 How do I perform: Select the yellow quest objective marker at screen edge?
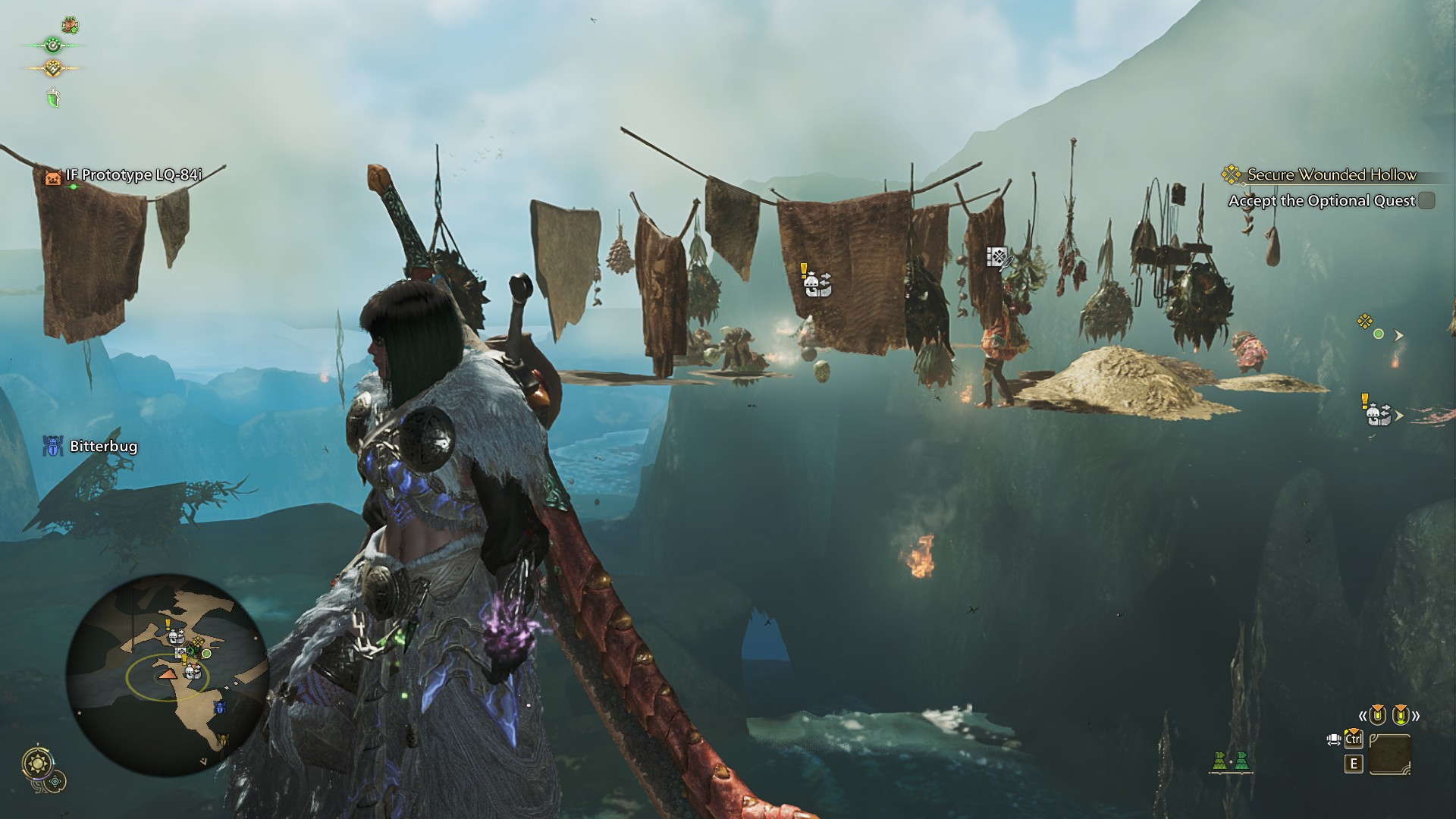(1365, 322)
